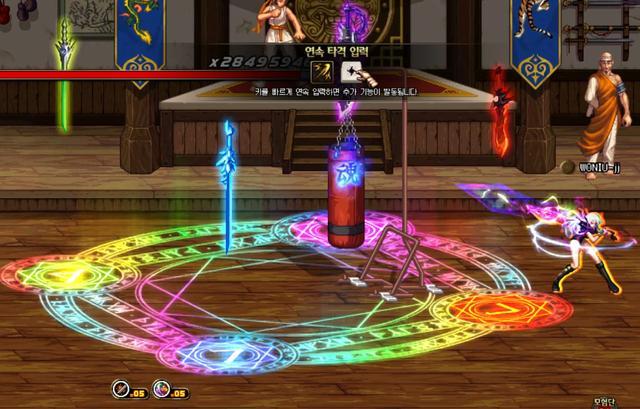Click the white key-press hand icon
The height and width of the screenshot is (409, 640).
[x=352, y=71]
